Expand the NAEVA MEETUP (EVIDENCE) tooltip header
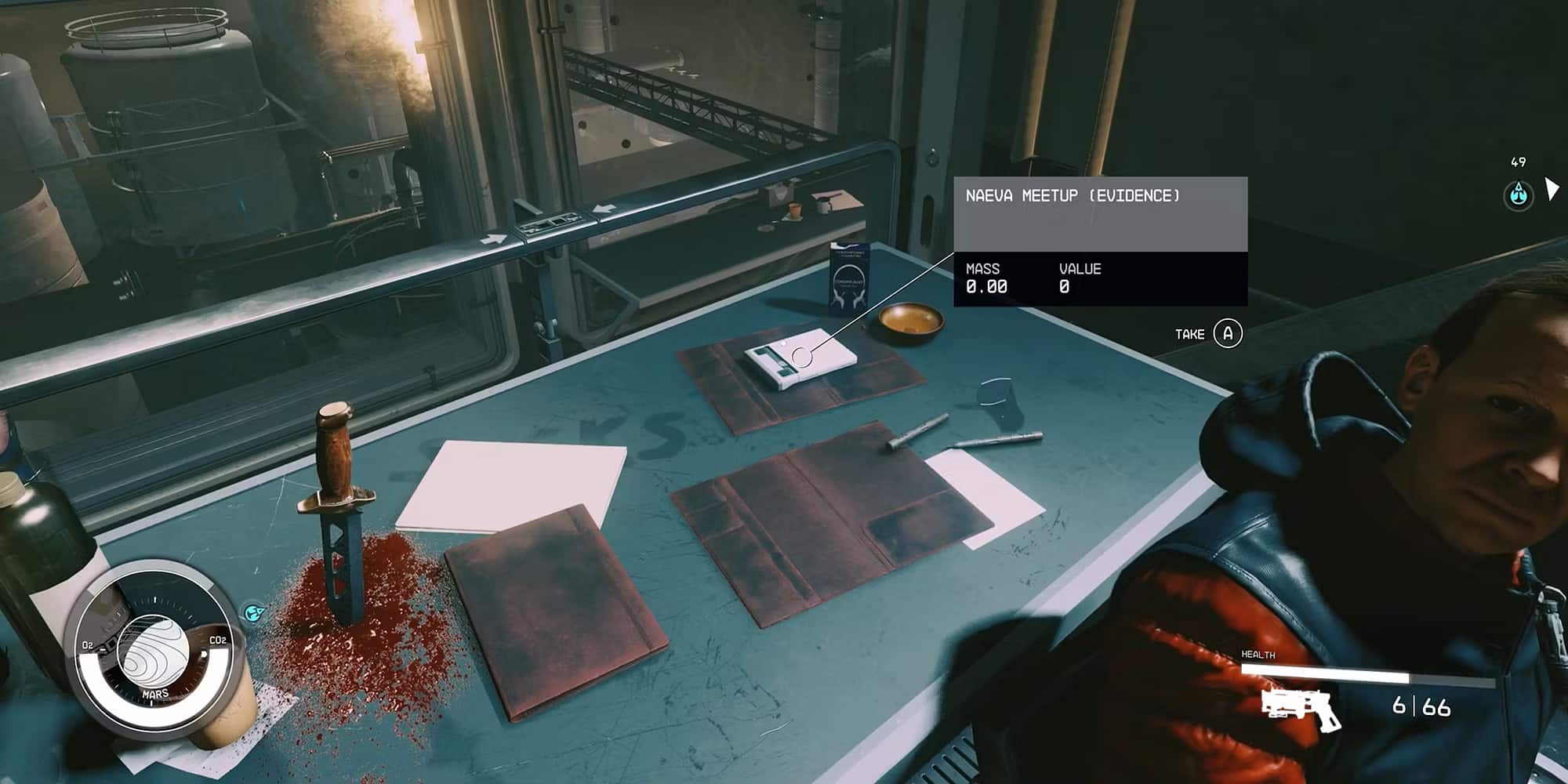This screenshot has height=784, width=1568. pyautogui.click(x=1073, y=194)
